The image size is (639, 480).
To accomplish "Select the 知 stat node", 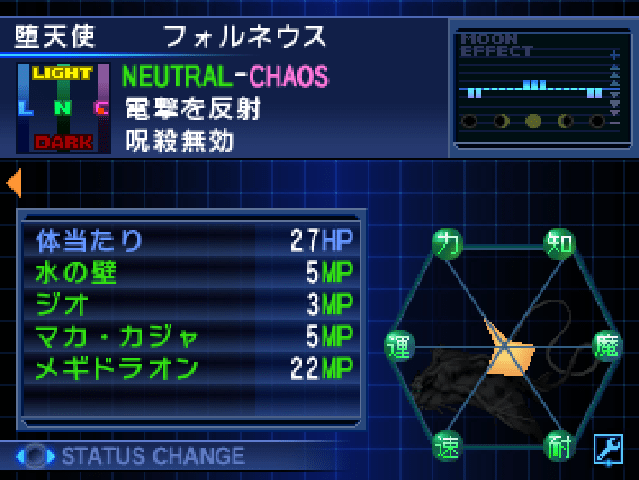I will point(559,243).
